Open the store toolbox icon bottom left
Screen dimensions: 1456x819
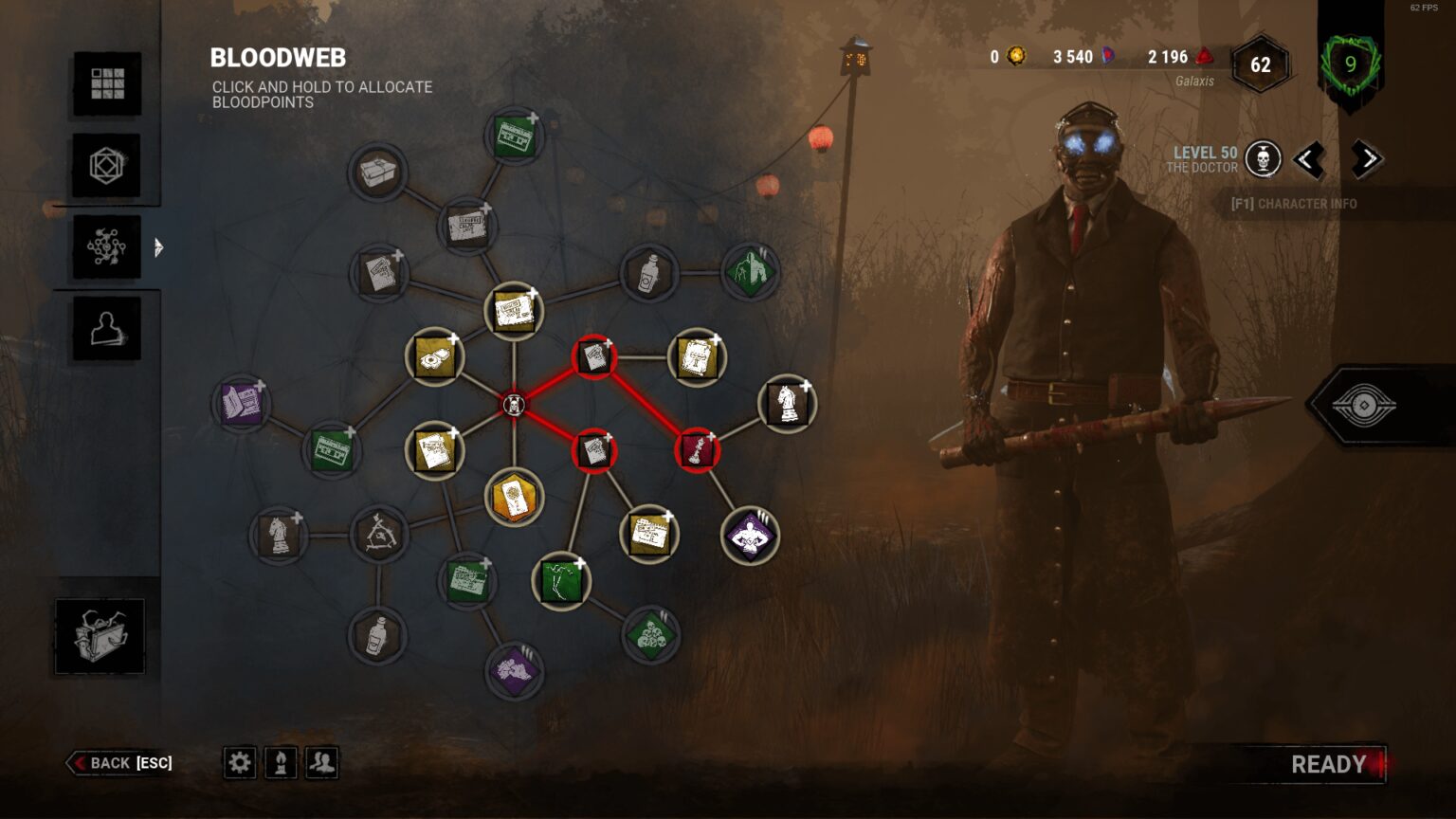pos(100,635)
